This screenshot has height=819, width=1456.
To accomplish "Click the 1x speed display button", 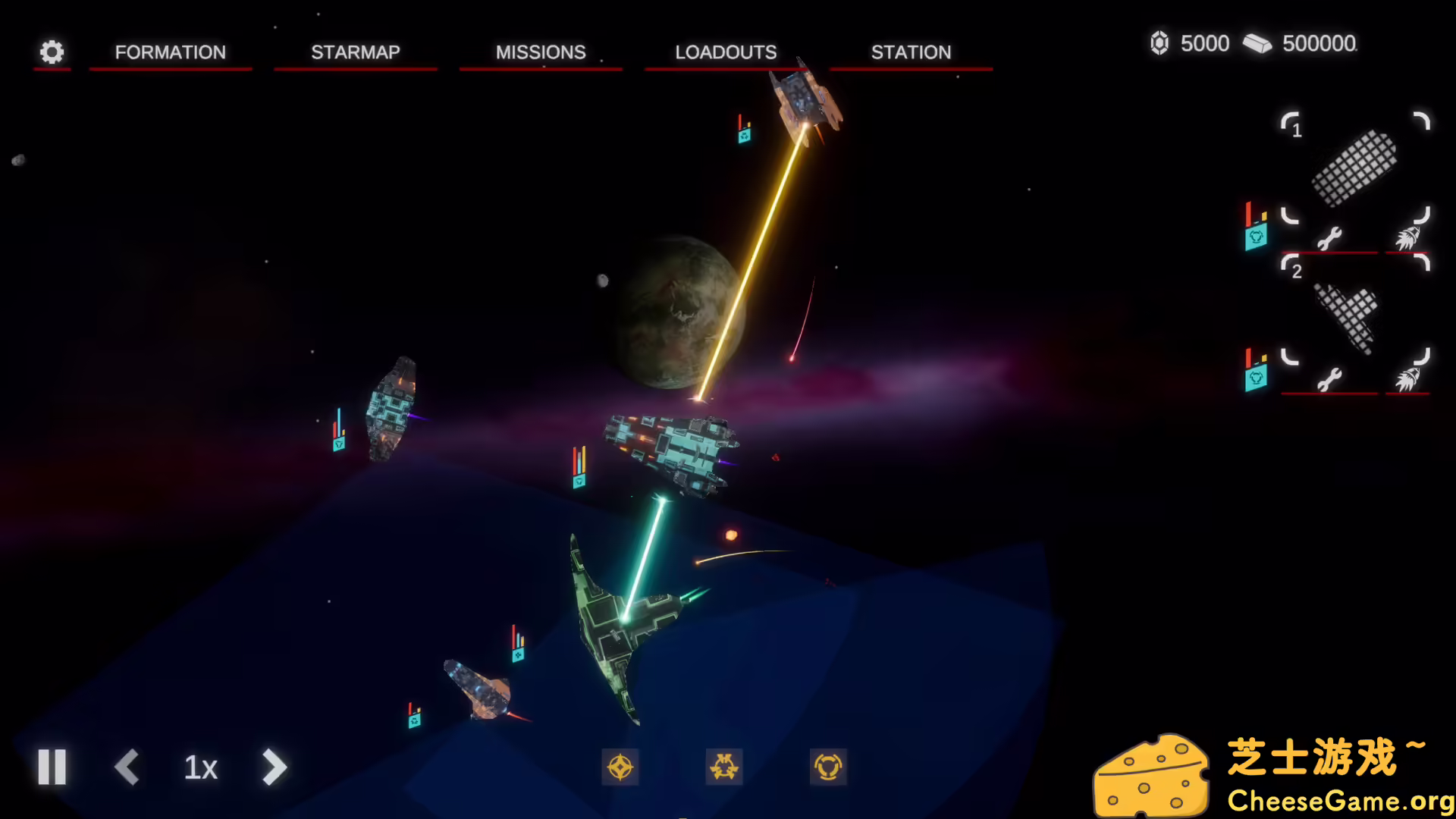I will point(199,767).
